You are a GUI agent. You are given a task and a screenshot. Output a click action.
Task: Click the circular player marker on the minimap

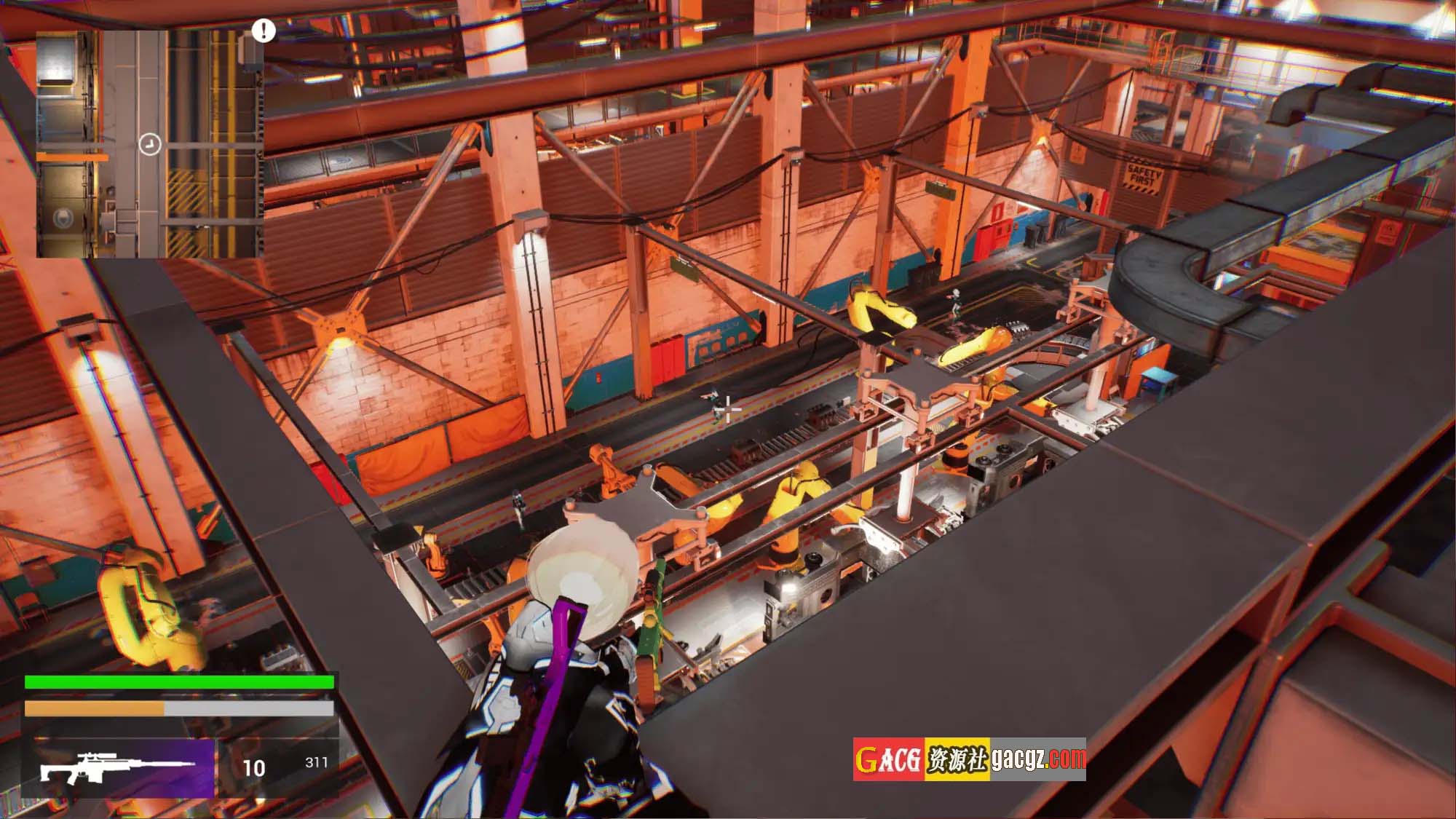pyautogui.click(x=149, y=144)
